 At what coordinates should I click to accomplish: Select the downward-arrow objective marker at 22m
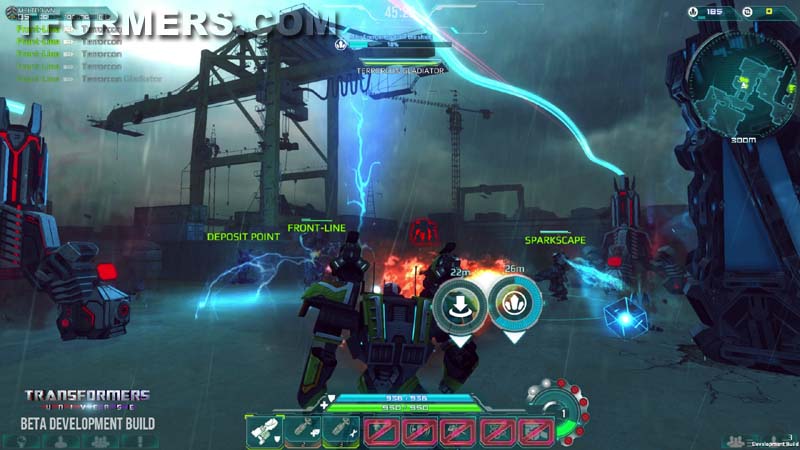tap(459, 303)
